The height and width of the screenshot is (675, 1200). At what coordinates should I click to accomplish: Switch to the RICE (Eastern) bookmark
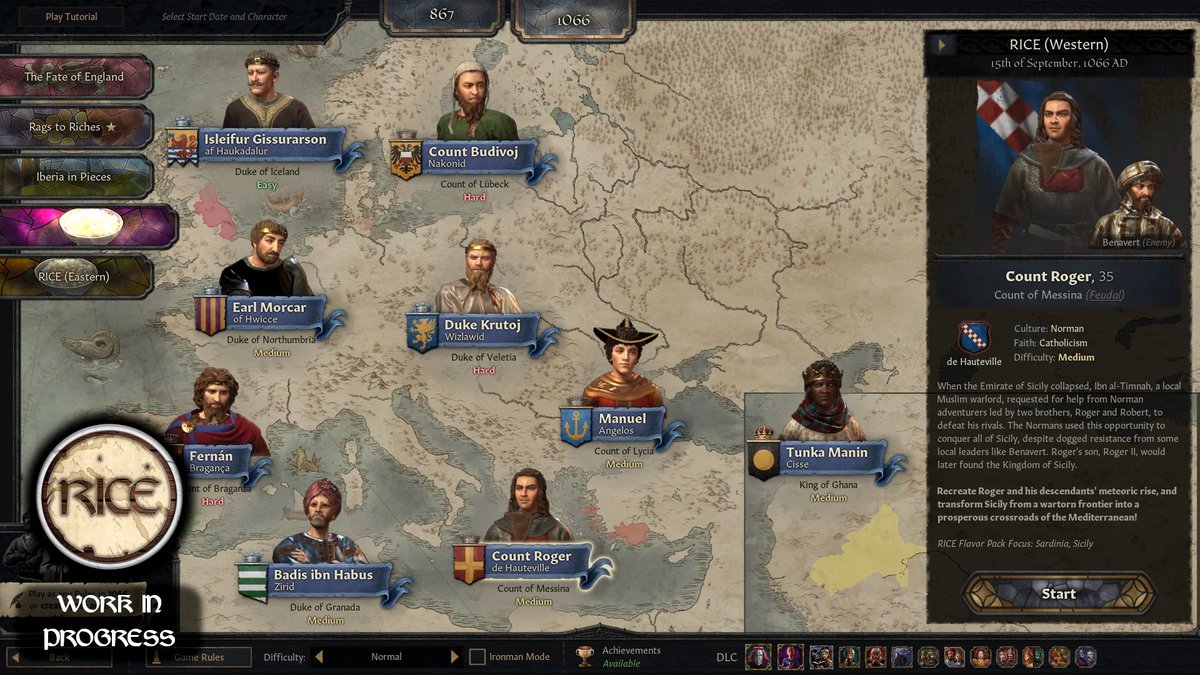[x=75, y=276]
